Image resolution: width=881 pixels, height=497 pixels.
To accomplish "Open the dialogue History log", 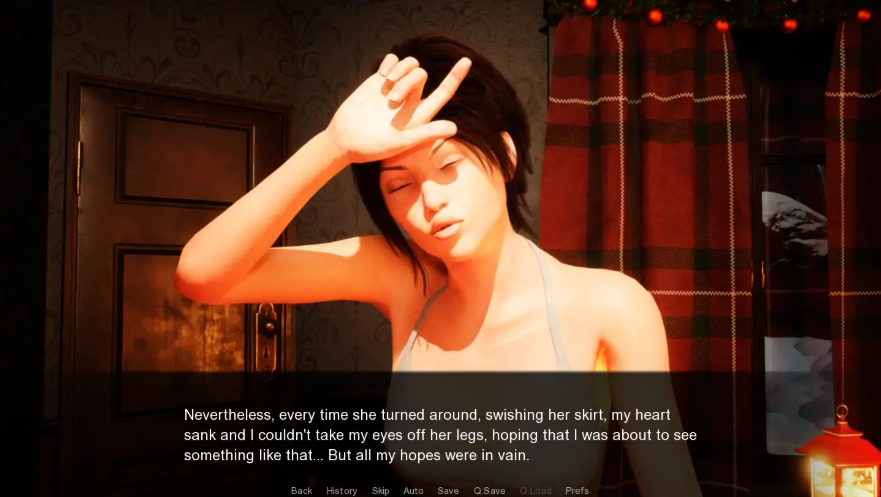I will (341, 490).
